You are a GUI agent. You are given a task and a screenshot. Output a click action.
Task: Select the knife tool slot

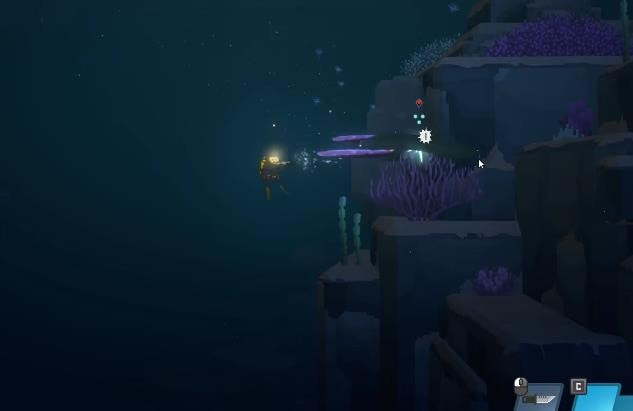[x=541, y=398]
